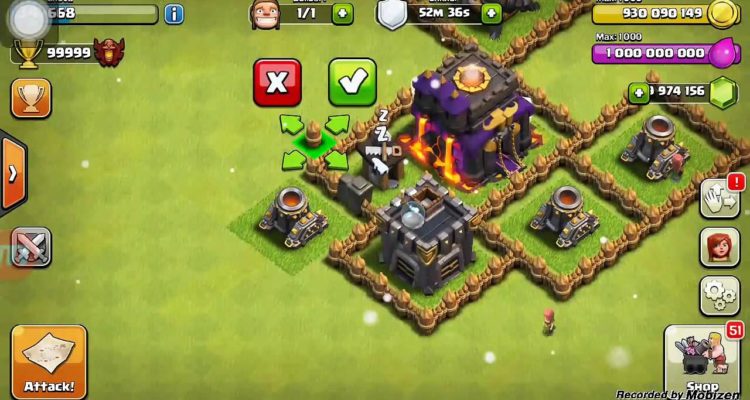Image resolution: width=750 pixels, height=400 pixels.
Task: Open the hand icon with red alert badge
Action: (x=719, y=198)
